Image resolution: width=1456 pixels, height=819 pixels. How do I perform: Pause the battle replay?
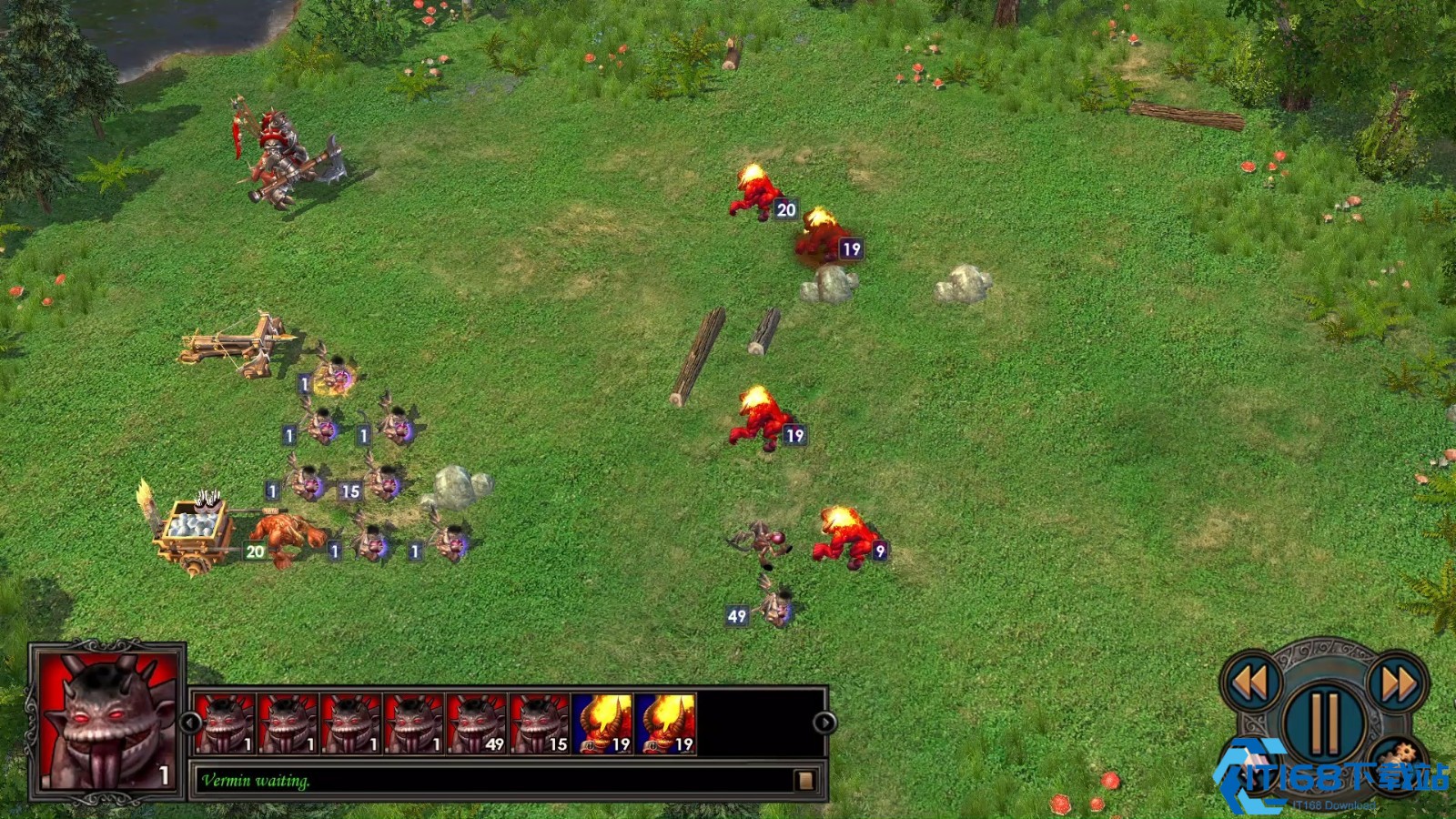pyautogui.click(x=1324, y=722)
